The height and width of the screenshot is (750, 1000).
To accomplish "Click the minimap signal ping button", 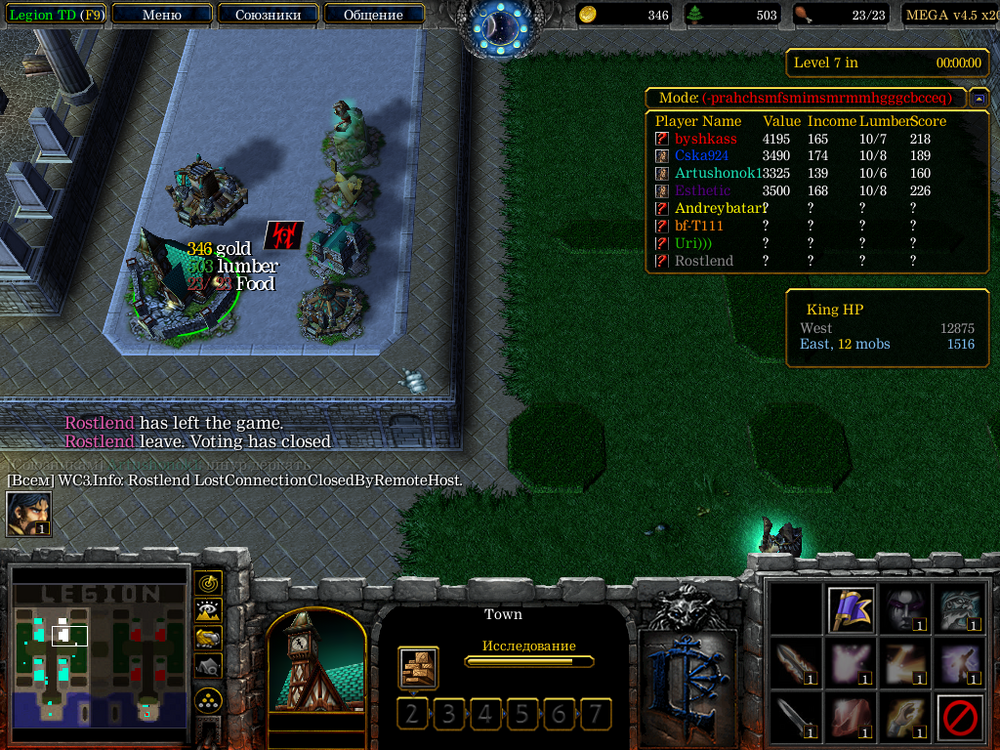I will click(x=208, y=582).
